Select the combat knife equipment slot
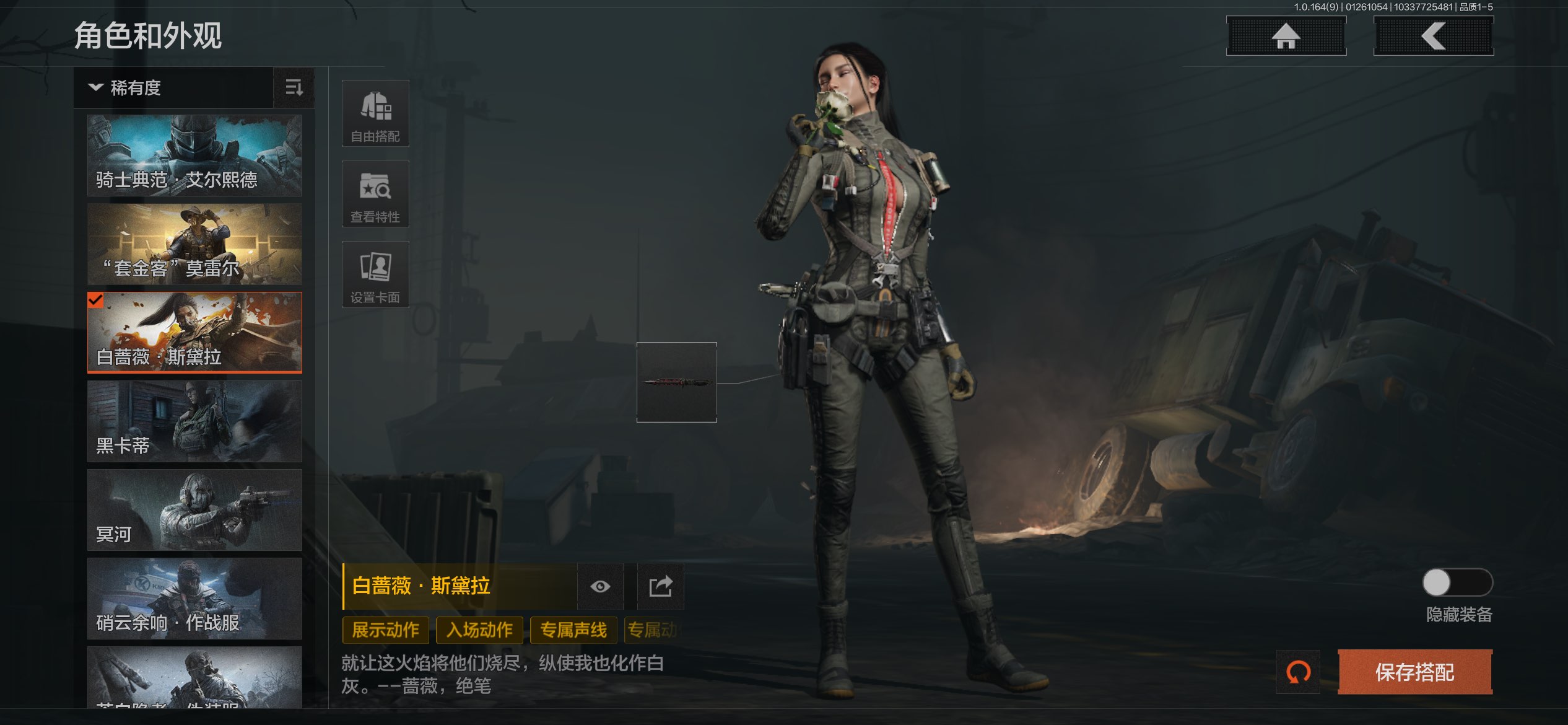The image size is (1568, 725). pos(676,382)
